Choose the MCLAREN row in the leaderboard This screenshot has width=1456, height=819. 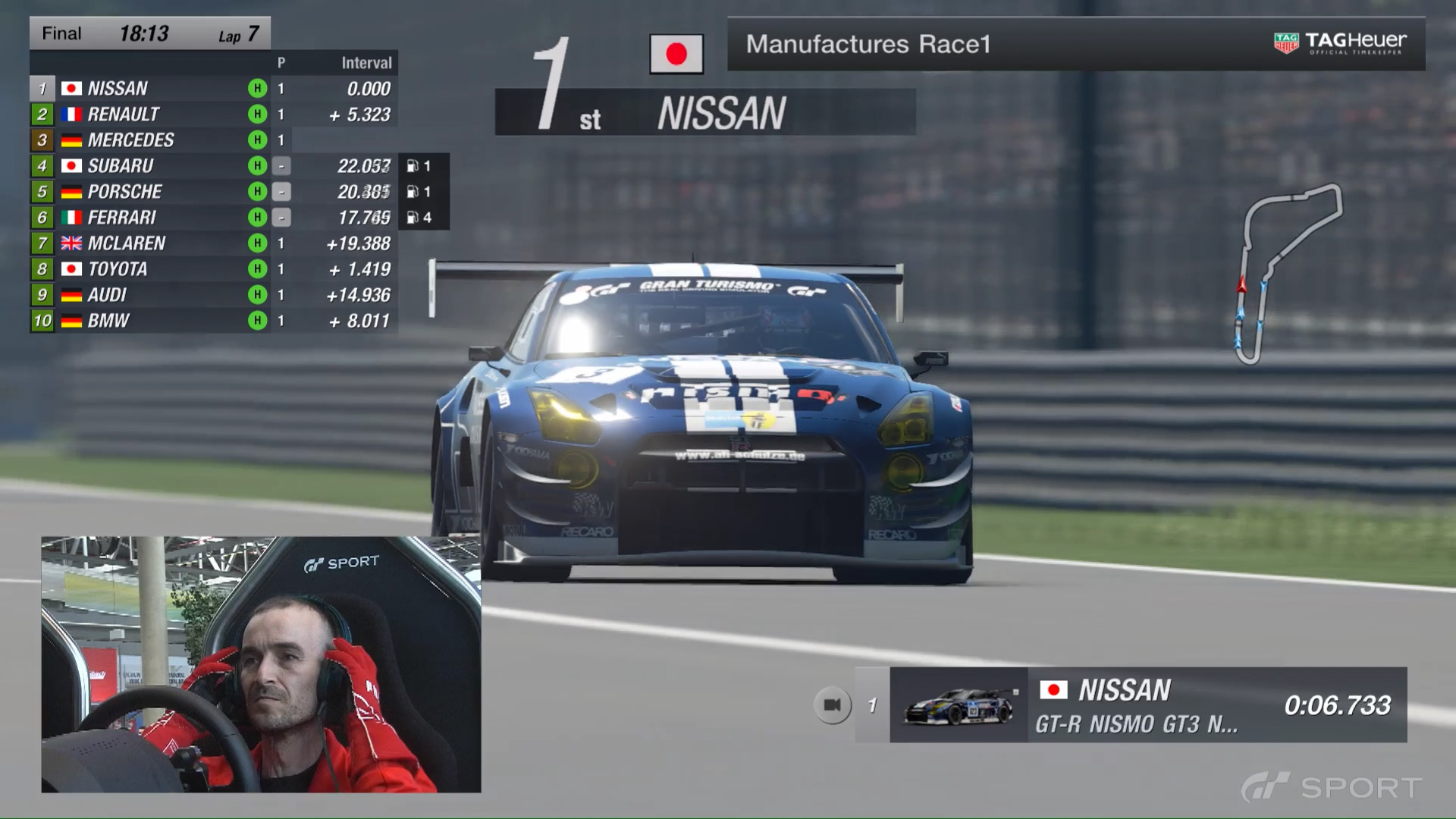[213, 243]
